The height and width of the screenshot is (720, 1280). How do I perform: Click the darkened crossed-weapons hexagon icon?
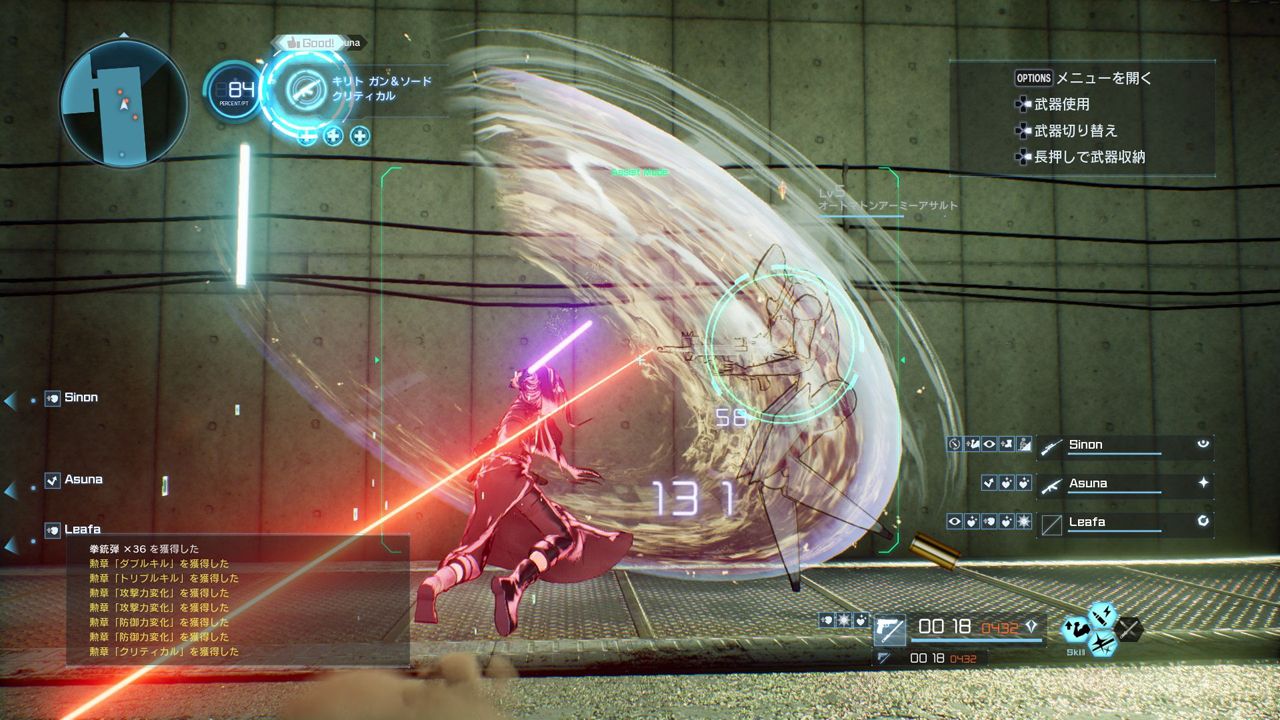(1130, 629)
